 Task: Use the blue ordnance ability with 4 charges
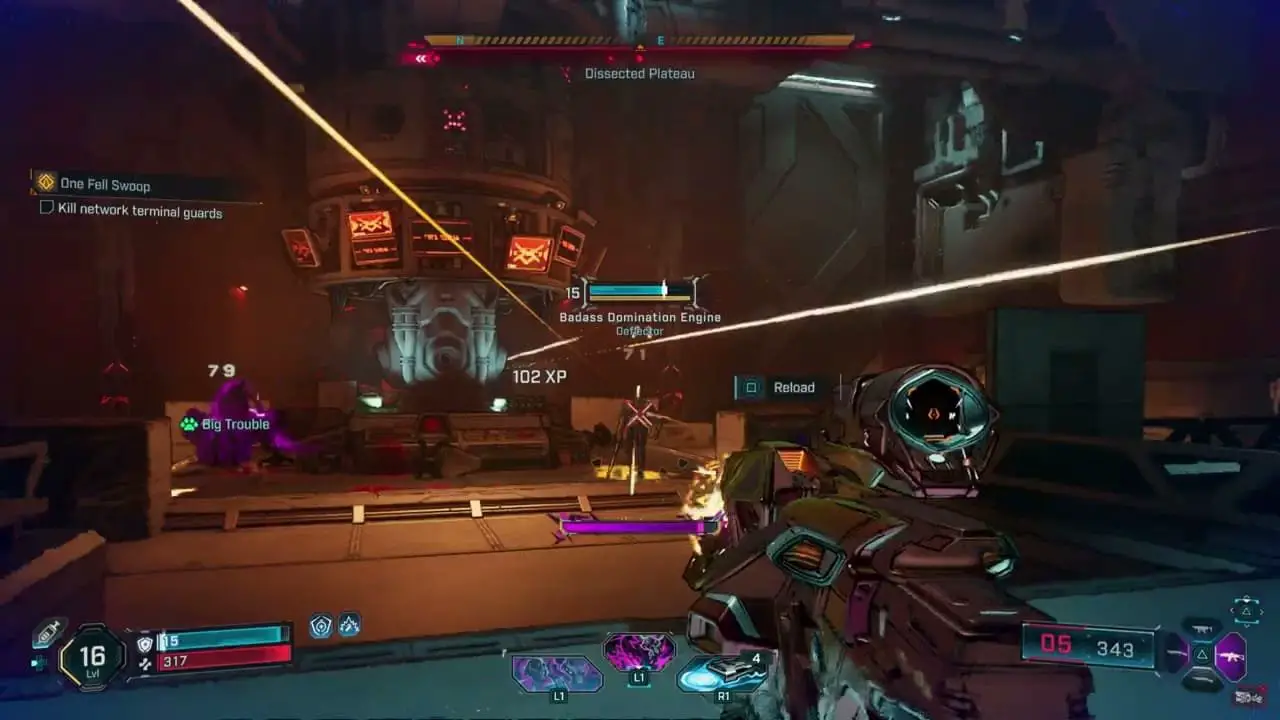tap(720, 675)
